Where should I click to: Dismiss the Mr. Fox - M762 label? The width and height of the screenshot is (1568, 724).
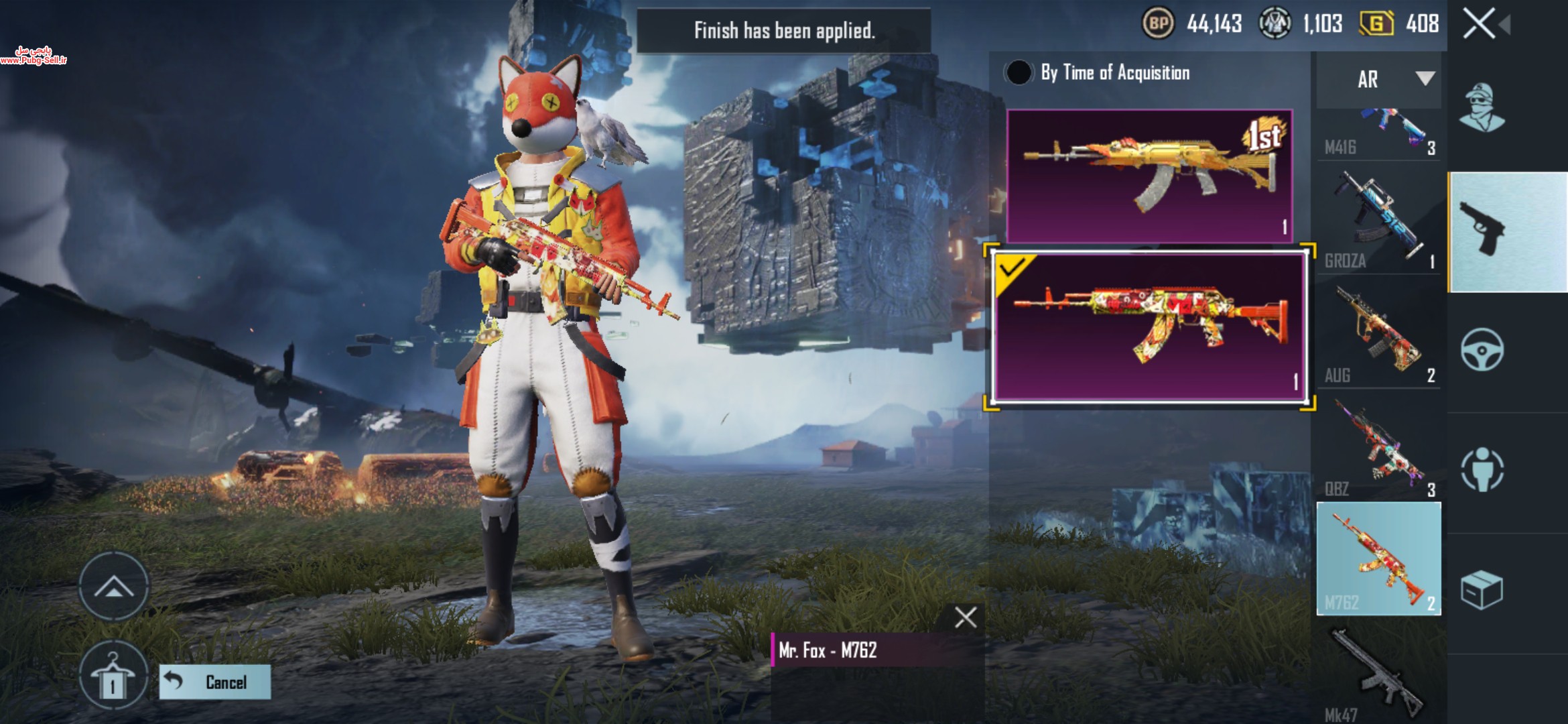[x=965, y=617]
